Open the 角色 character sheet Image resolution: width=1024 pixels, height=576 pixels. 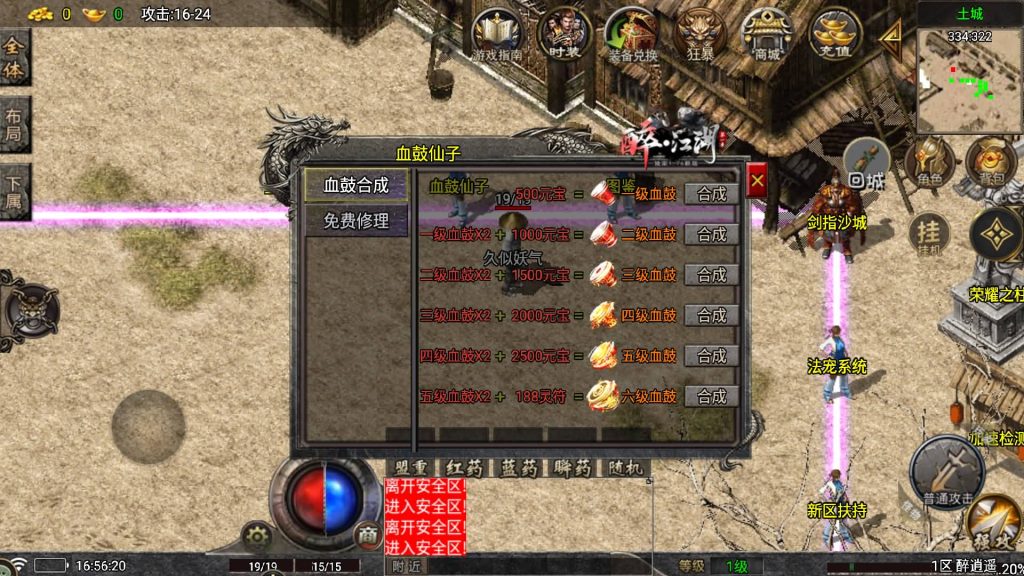click(x=930, y=161)
